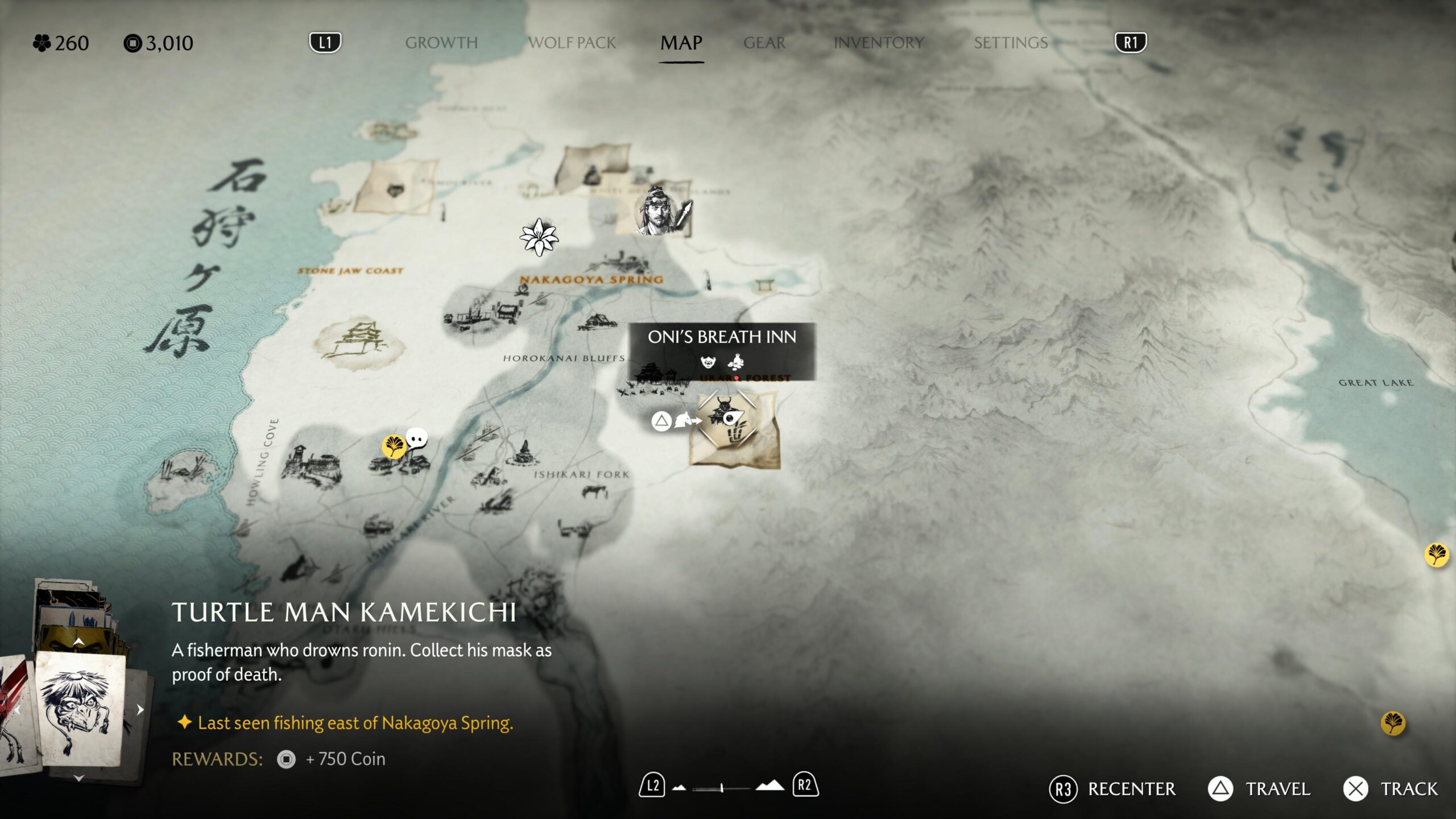Viewport: 1456px width, 819px height.
Task: Show the previous bounty card
Action: [17, 709]
